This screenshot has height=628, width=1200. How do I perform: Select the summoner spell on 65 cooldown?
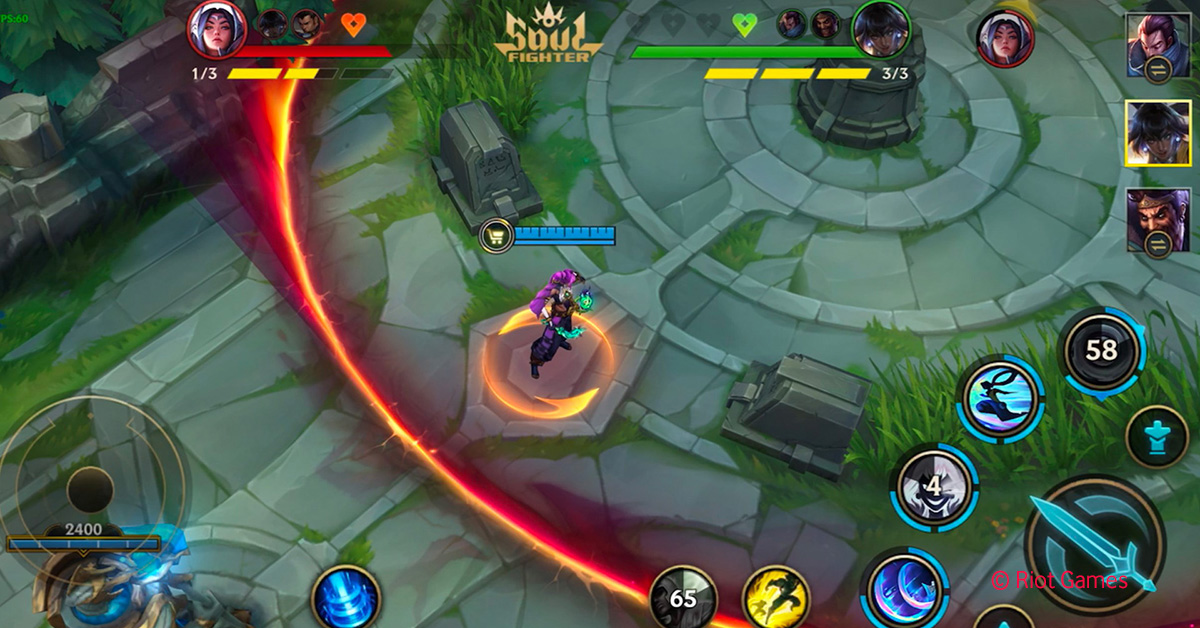(x=683, y=600)
